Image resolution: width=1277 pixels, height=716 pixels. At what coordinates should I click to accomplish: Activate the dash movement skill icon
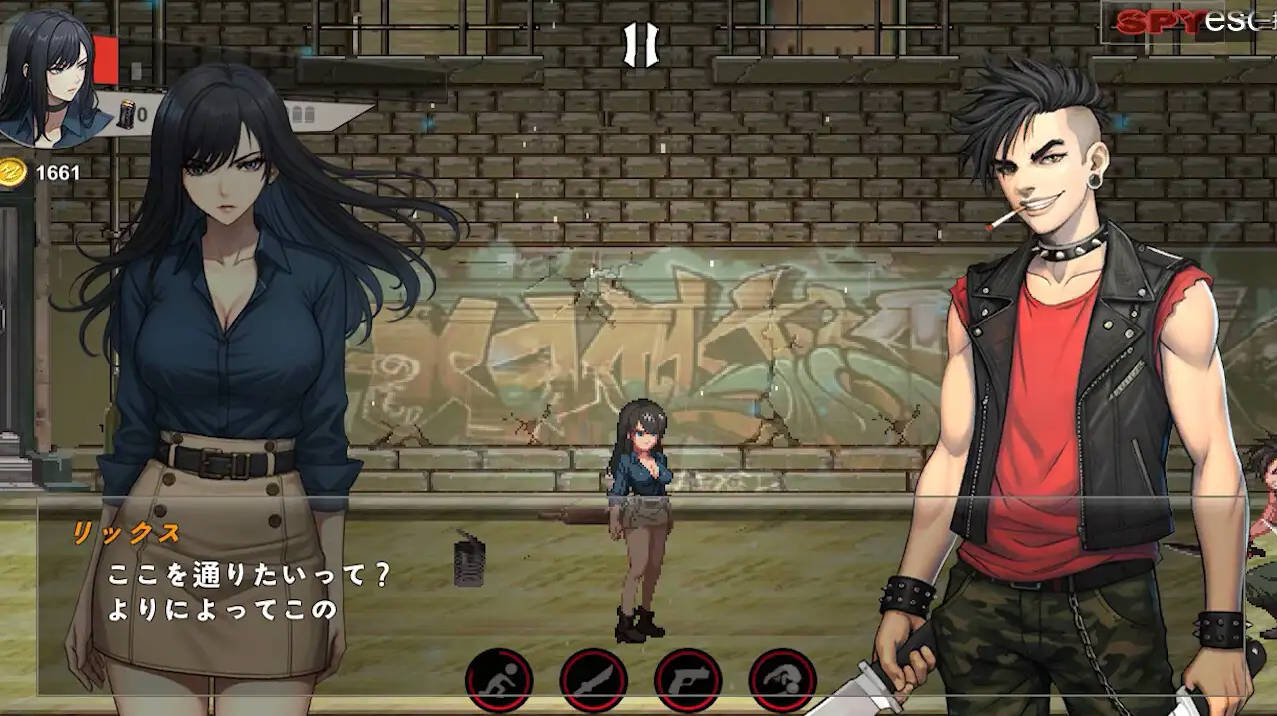click(499, 680)
